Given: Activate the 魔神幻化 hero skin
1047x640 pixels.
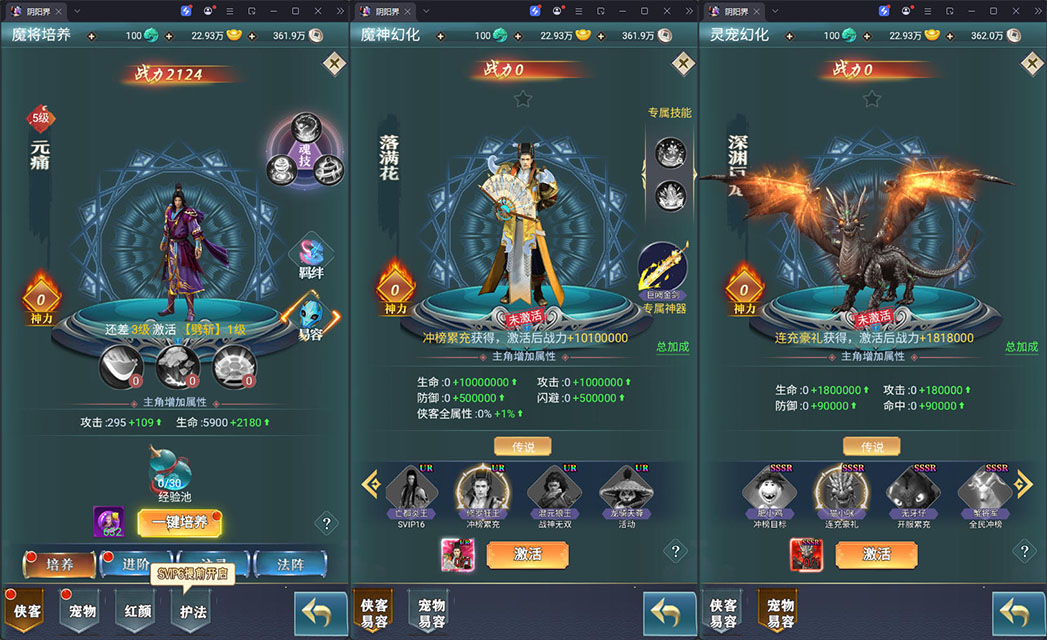Looking at the screenshot, I should pos(527,554).
